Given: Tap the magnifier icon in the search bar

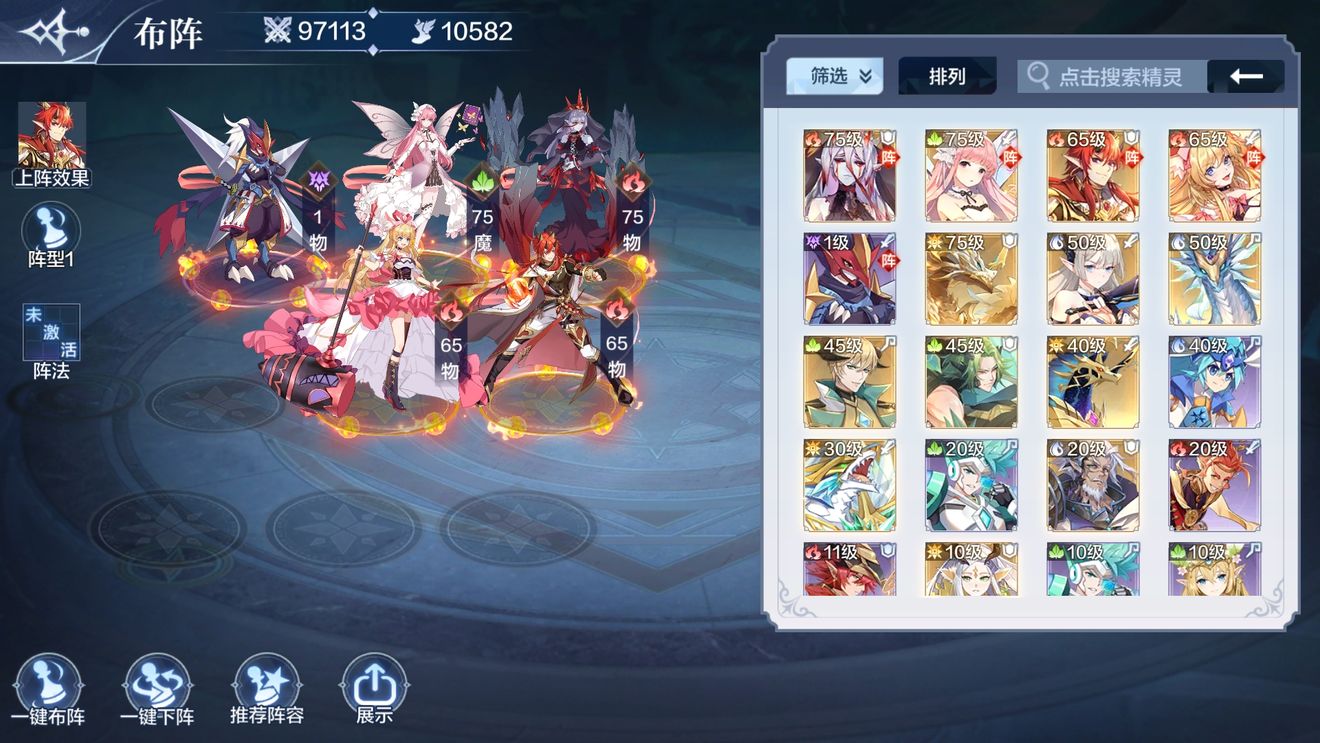Looking at the screenshot, I should 1035,76.
